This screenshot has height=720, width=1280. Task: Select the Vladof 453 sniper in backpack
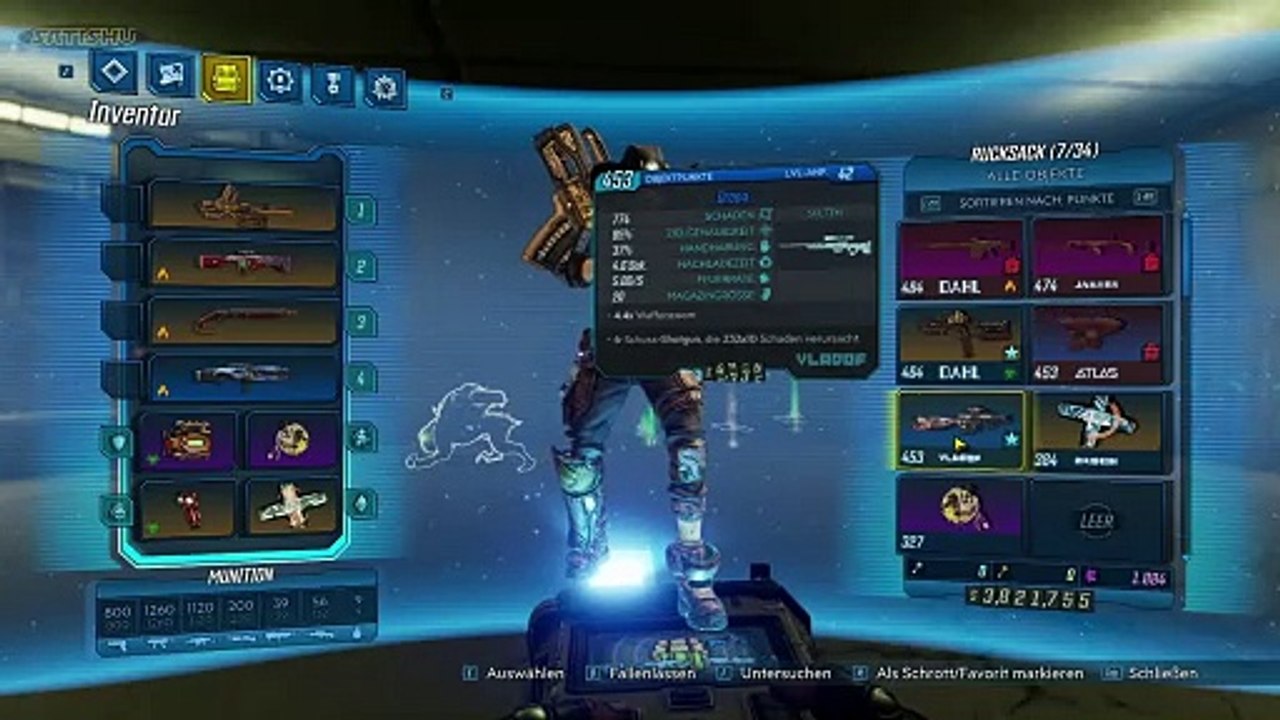pyautogui.click(x=960, y=430)
